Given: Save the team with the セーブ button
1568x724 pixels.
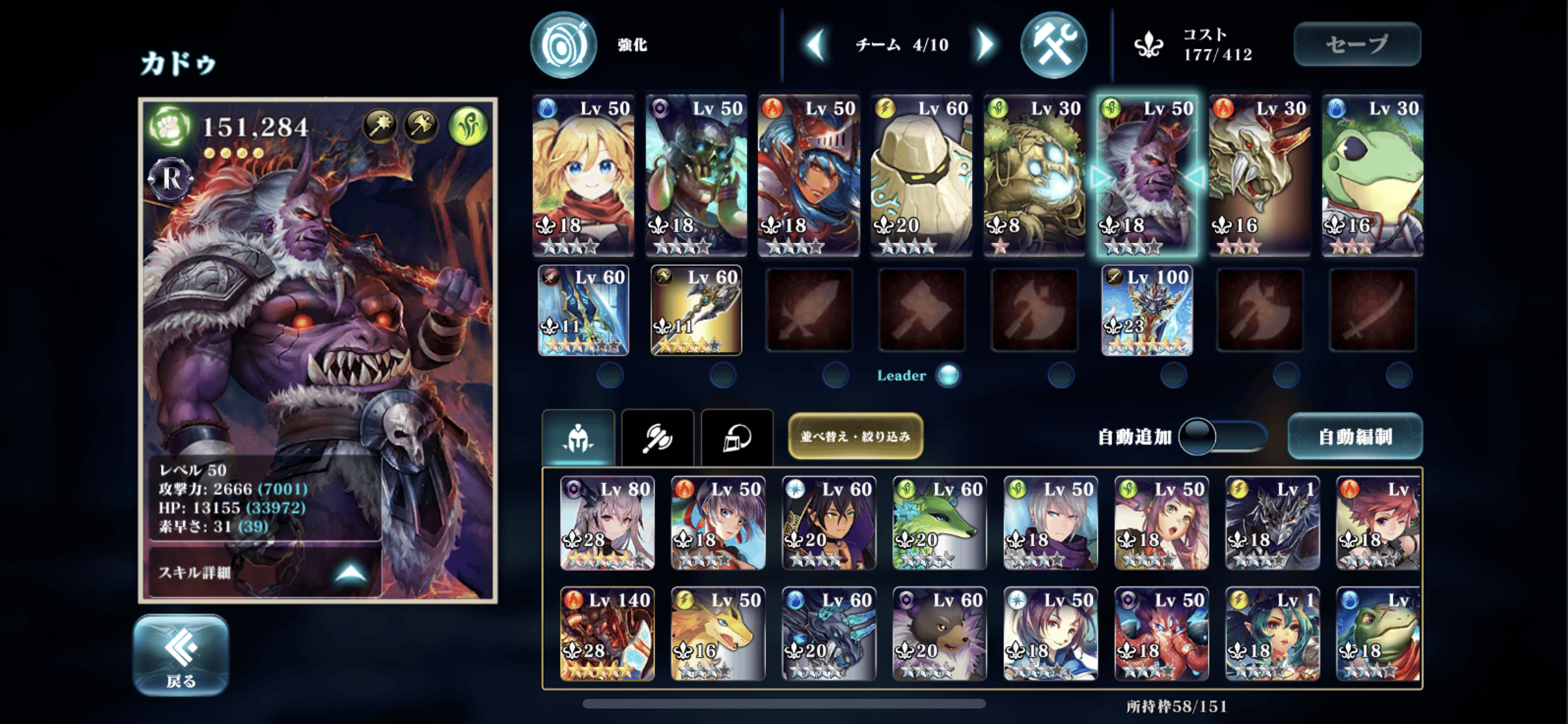Looking at the screenshot, I should (x=1357, y=44).
